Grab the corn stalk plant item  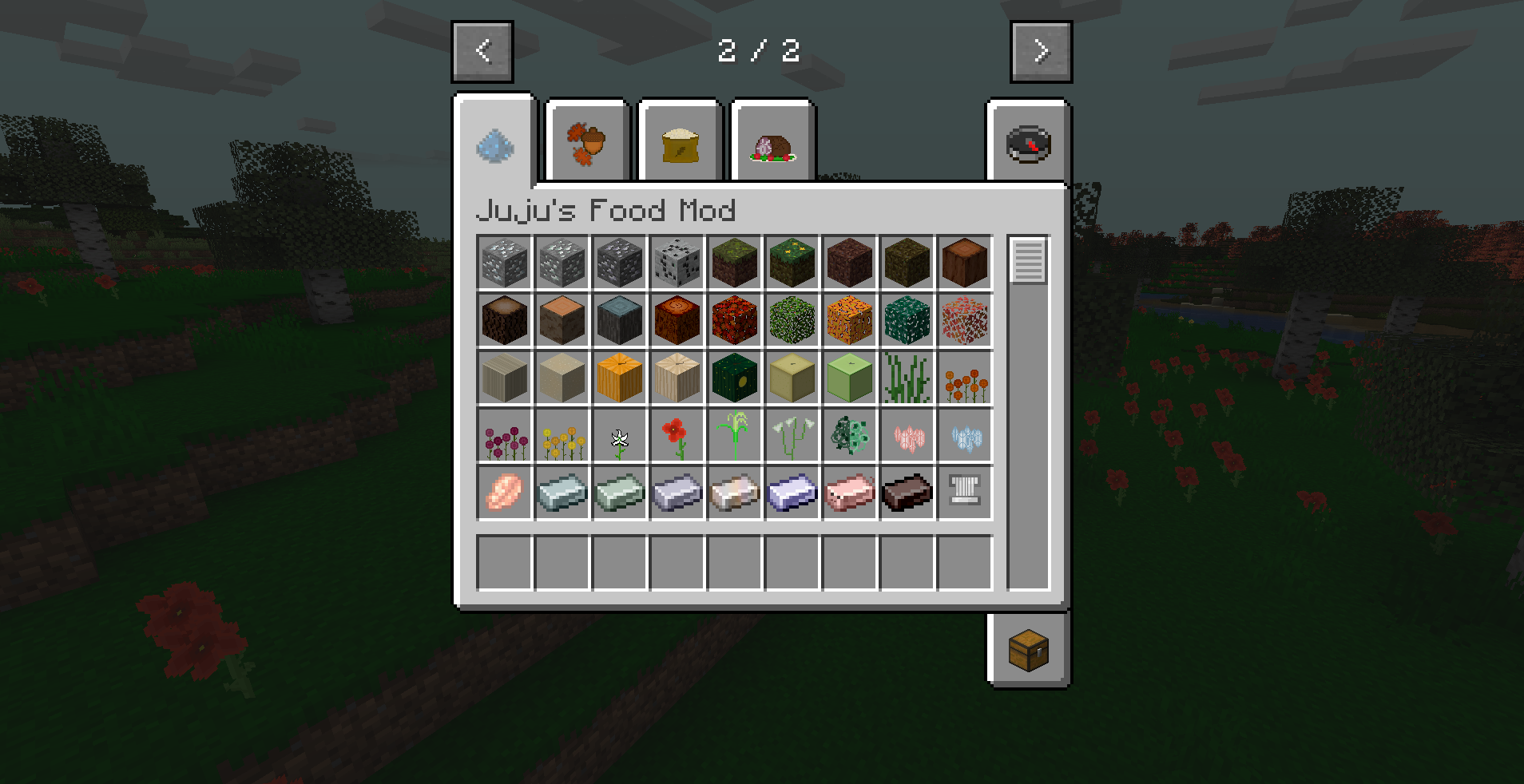(734, 435)
